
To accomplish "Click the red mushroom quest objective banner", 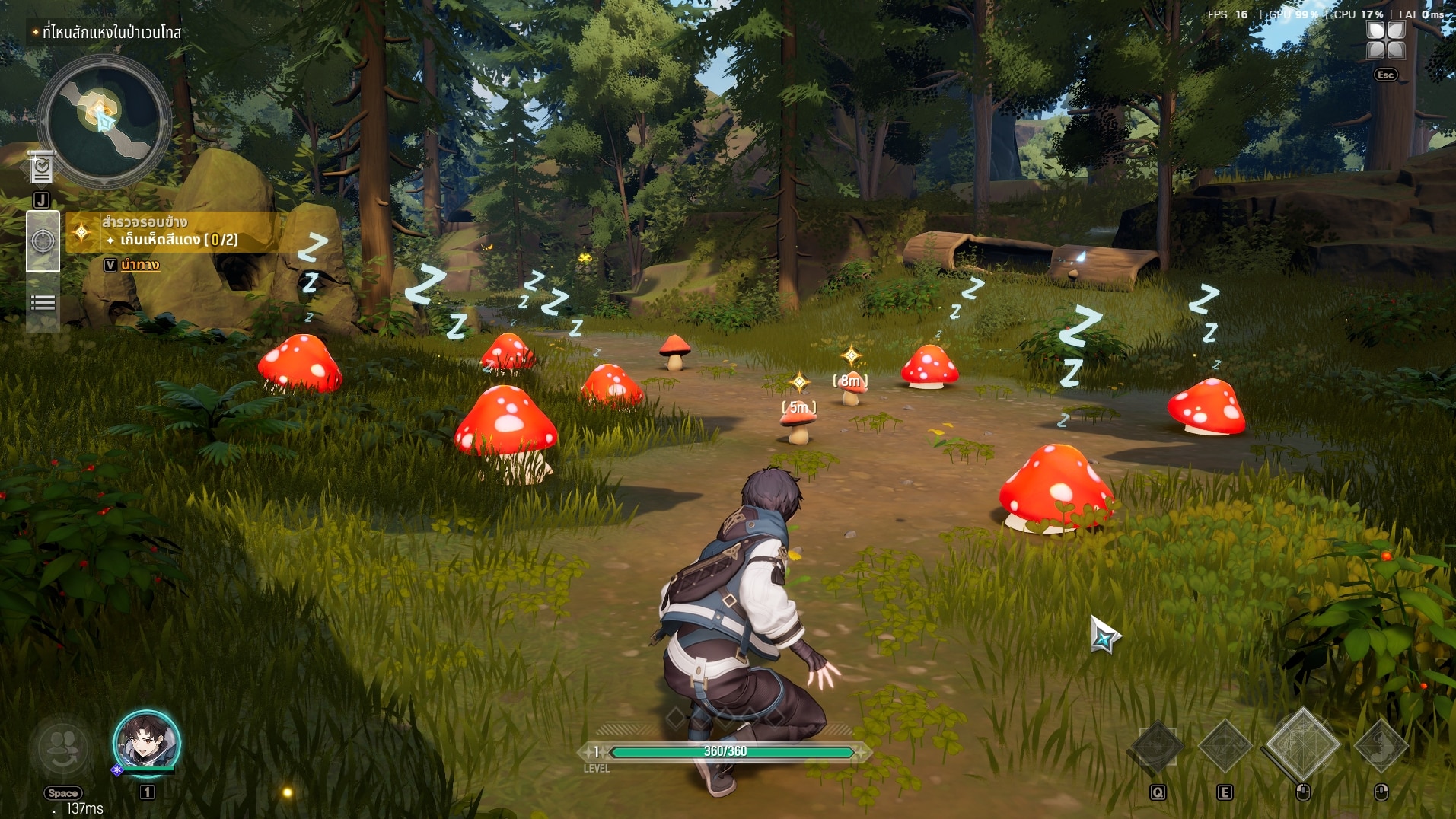I will [175, 232].
